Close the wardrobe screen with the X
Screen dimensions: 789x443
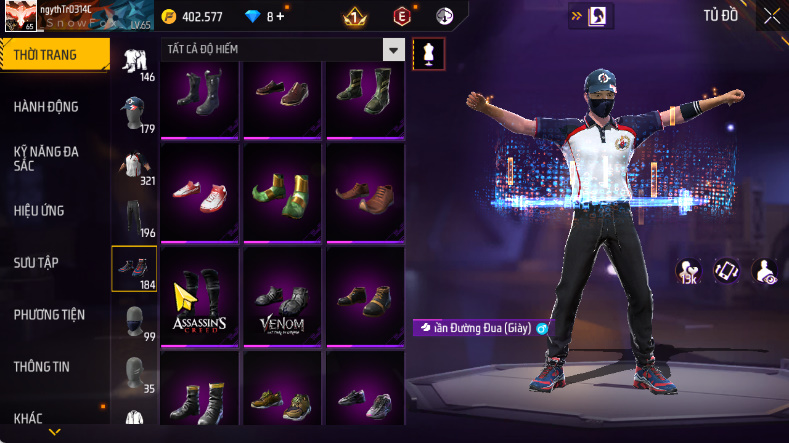(x=772, y=16)
